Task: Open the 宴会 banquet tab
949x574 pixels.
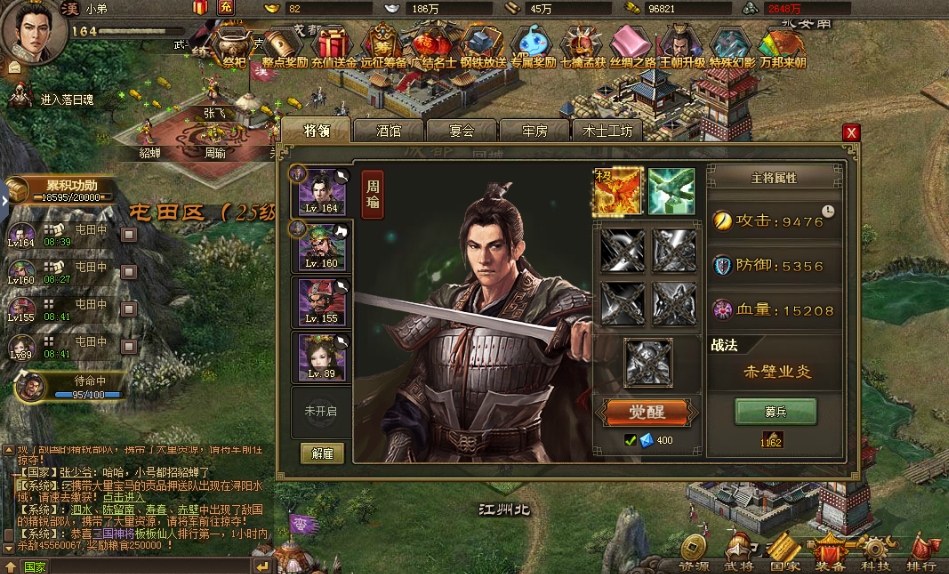Action: tap(461, 131)
